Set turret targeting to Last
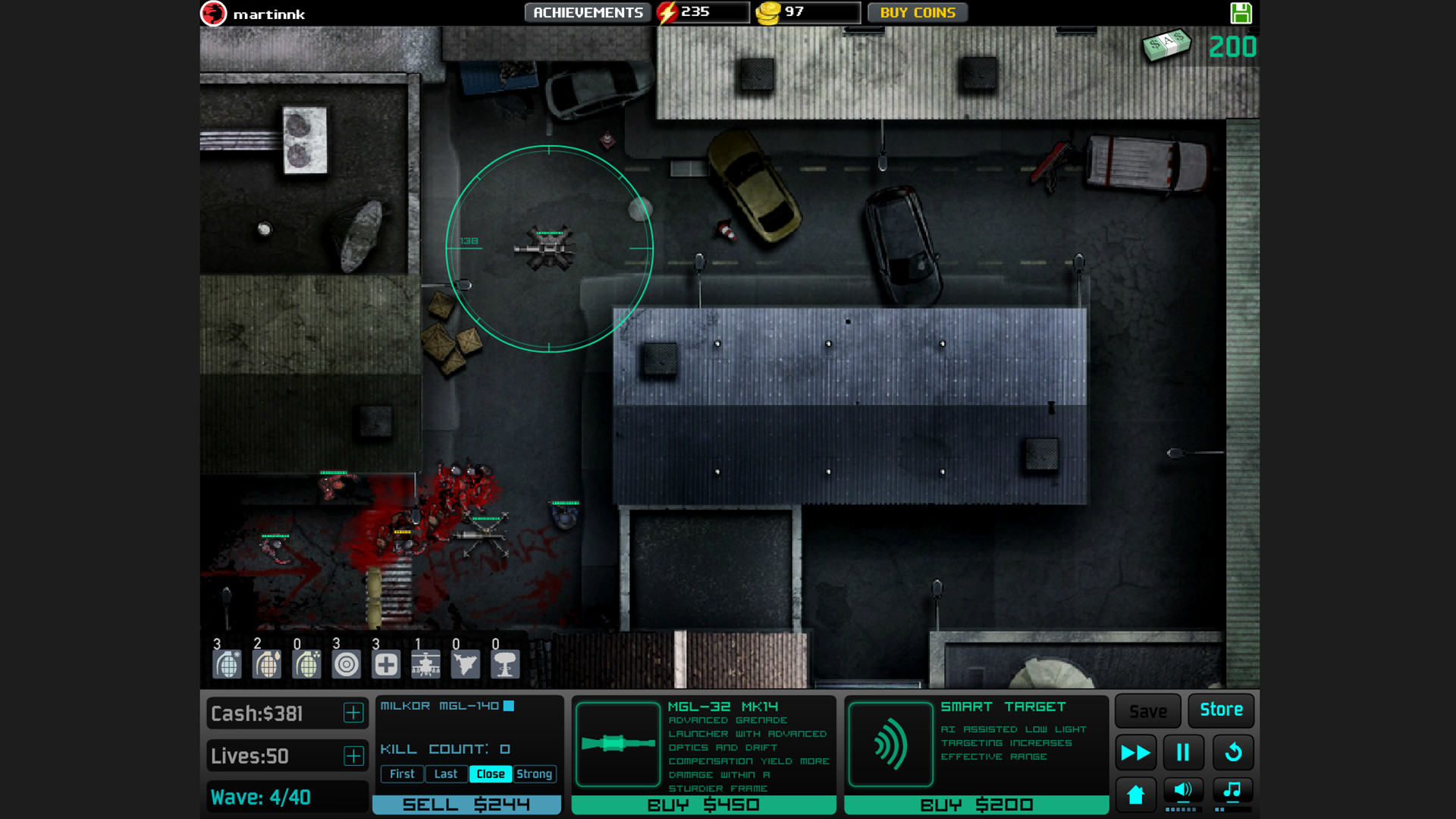 pyautogui.click(x=446, y=773)
